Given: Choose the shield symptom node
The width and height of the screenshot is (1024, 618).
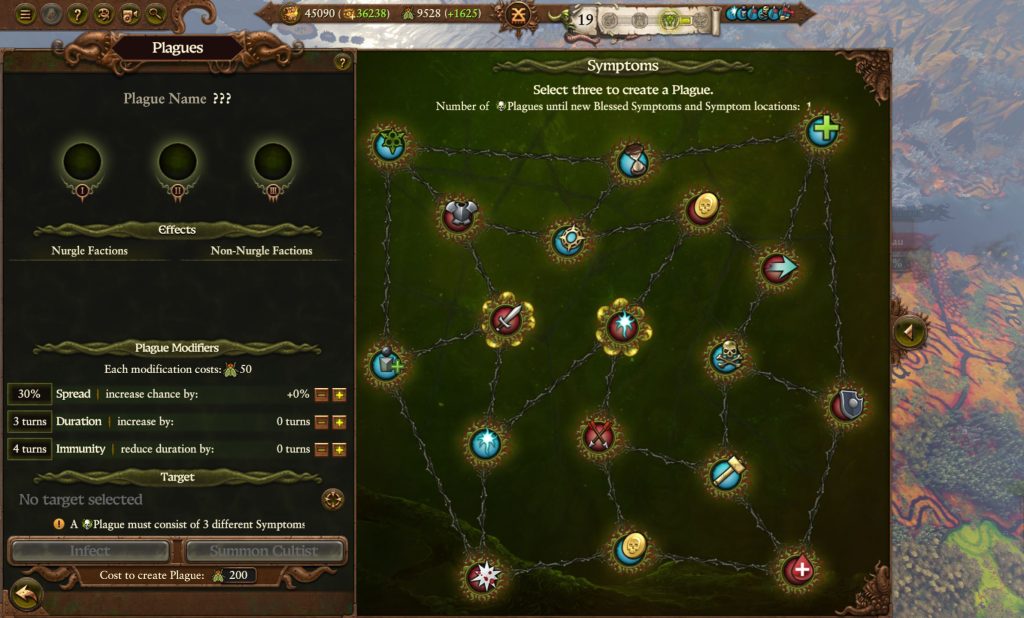Looking at the screenshot, I should (847, 405).
